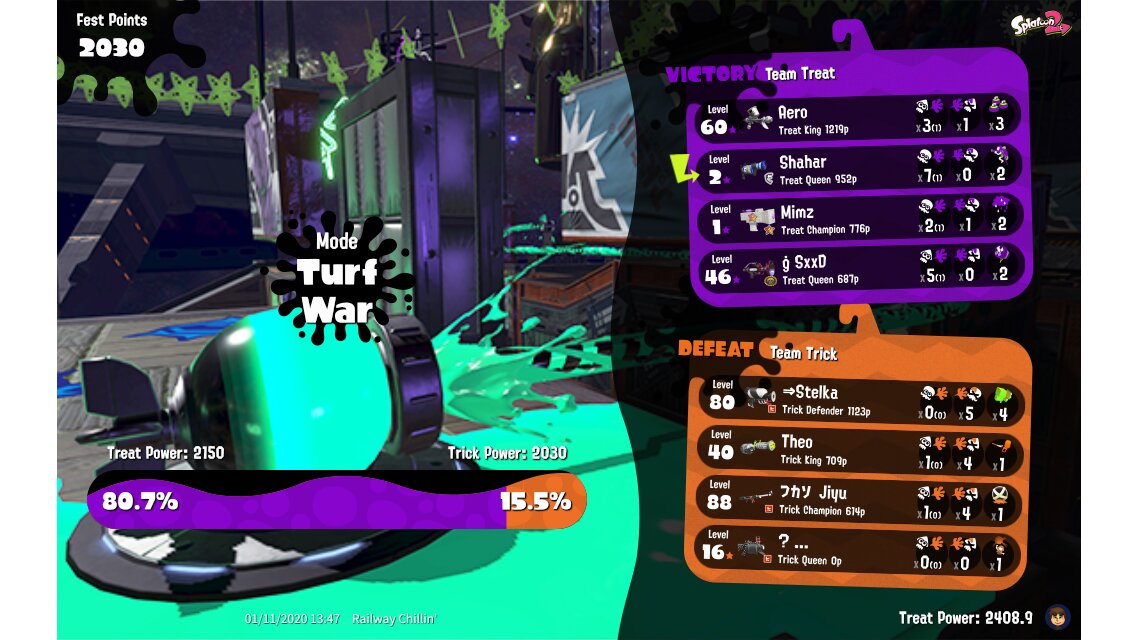Open Stelka's Trick Defender row
The height and width of the screenshot is (640, 1138).
[x=858, y=398]
